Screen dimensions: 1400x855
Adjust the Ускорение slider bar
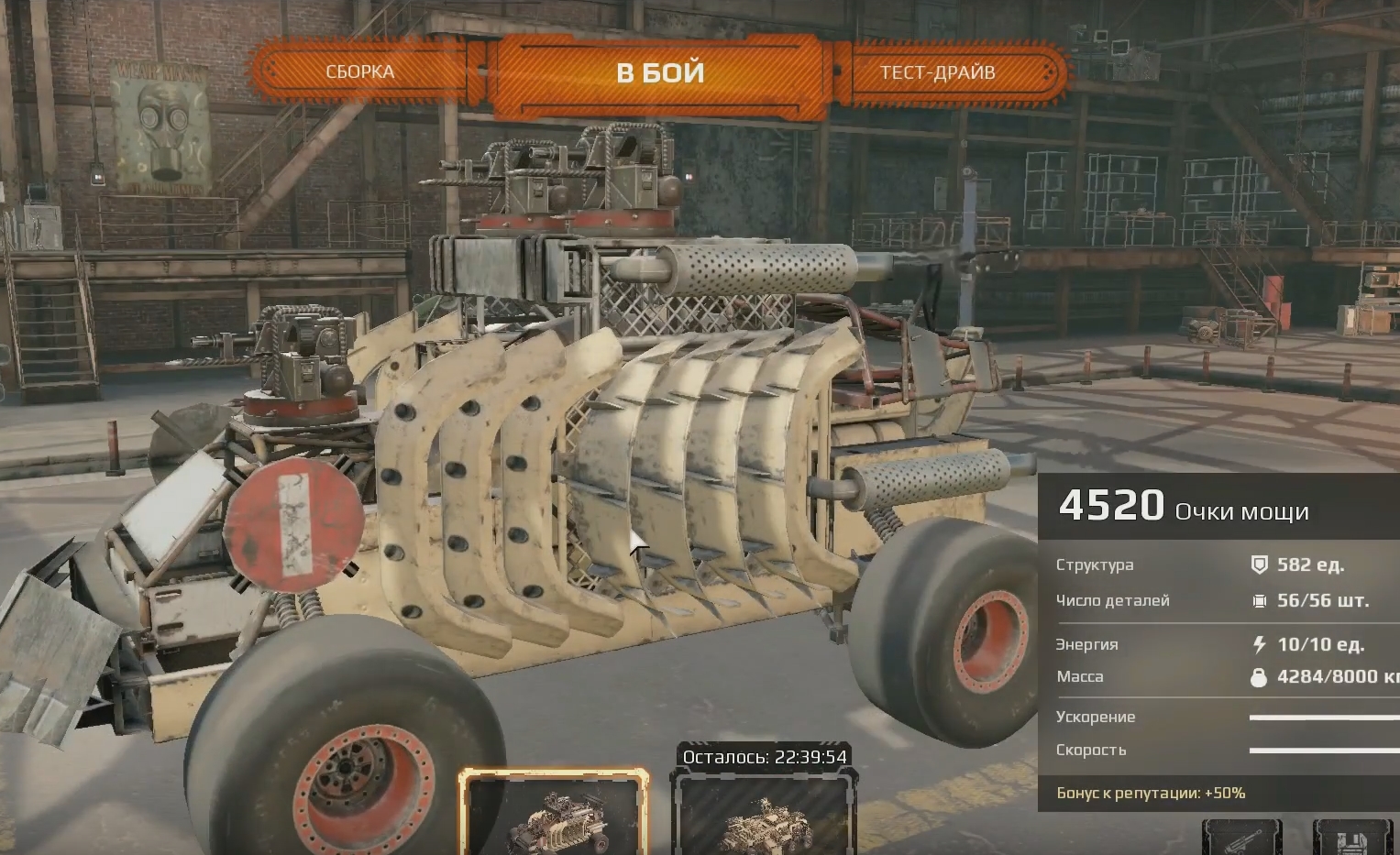click(x=1320, y=718)
